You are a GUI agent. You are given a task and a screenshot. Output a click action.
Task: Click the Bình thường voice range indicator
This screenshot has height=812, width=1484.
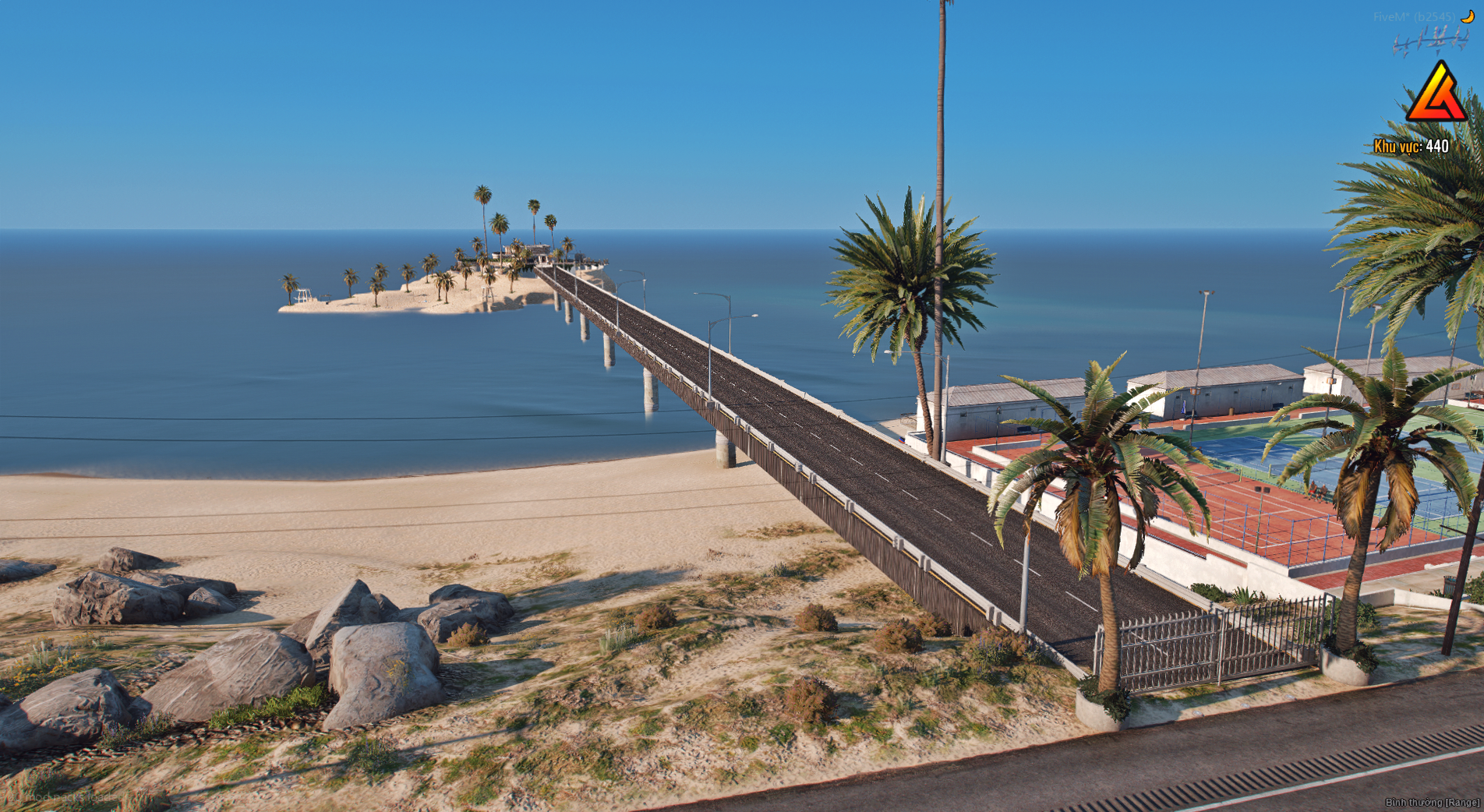point(1432,802)
